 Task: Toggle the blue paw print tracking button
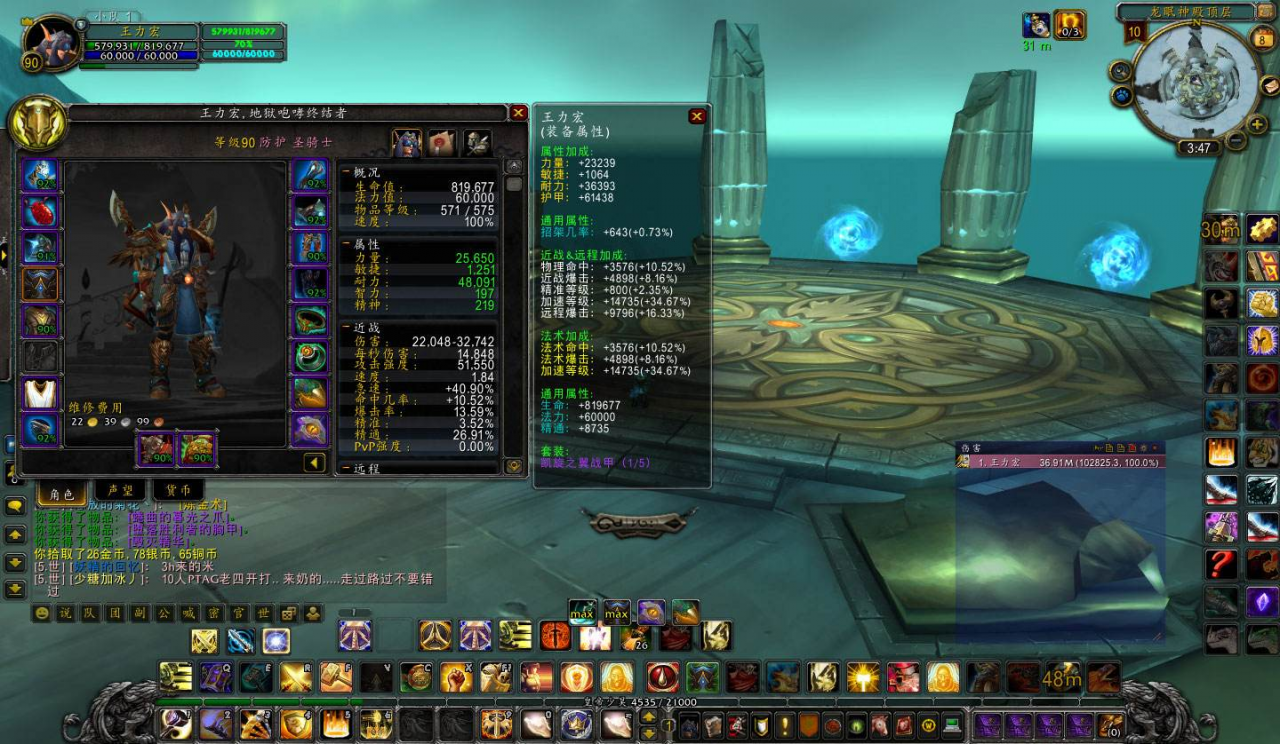click(x=1121, y=96)
